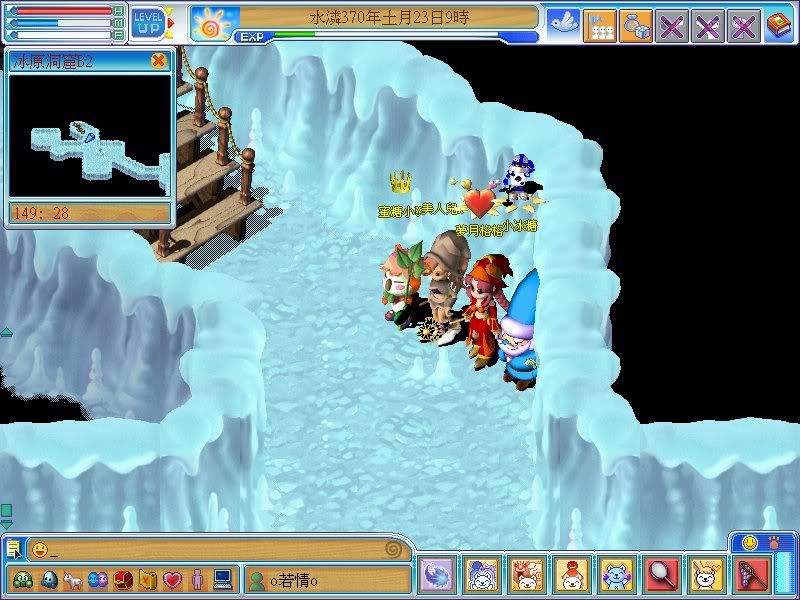
Task: Activate the purple swirl skill slot
Action: click(x=438, y=574)
